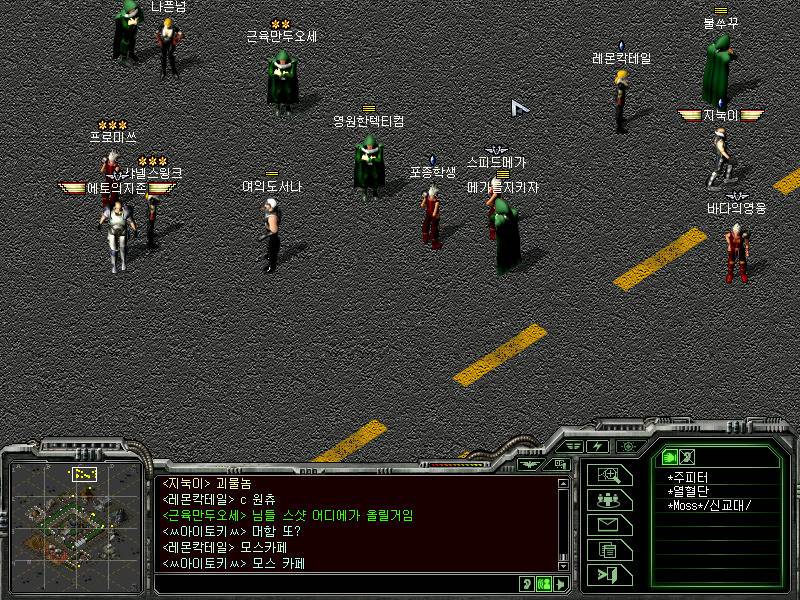This screenshot has height=600, width=800.
Task: Select 열혈단 in the list
Action: pyautogui.click(x=689, y=491)
